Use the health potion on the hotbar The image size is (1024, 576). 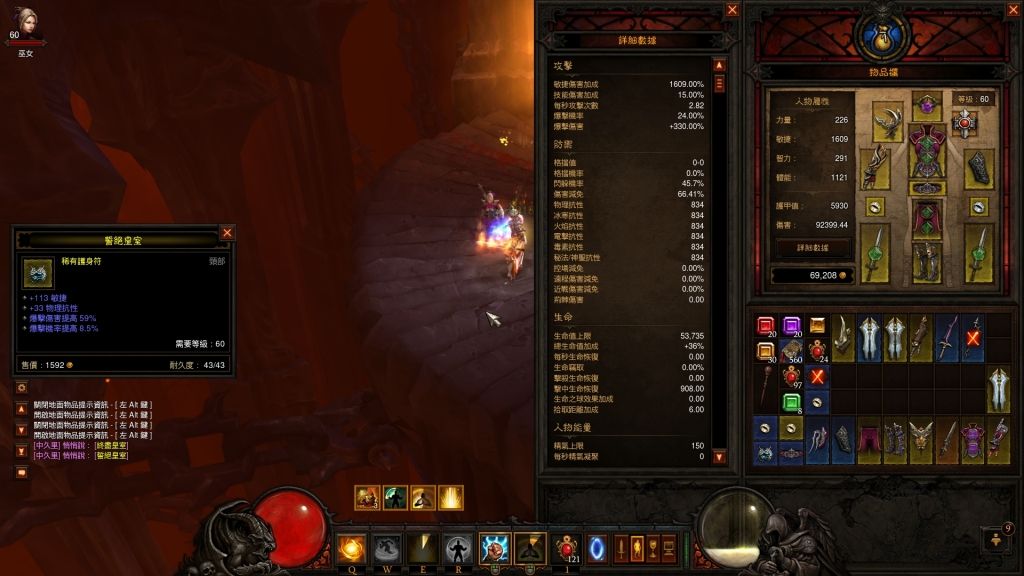pyautogui.click(x=566, y=547)
